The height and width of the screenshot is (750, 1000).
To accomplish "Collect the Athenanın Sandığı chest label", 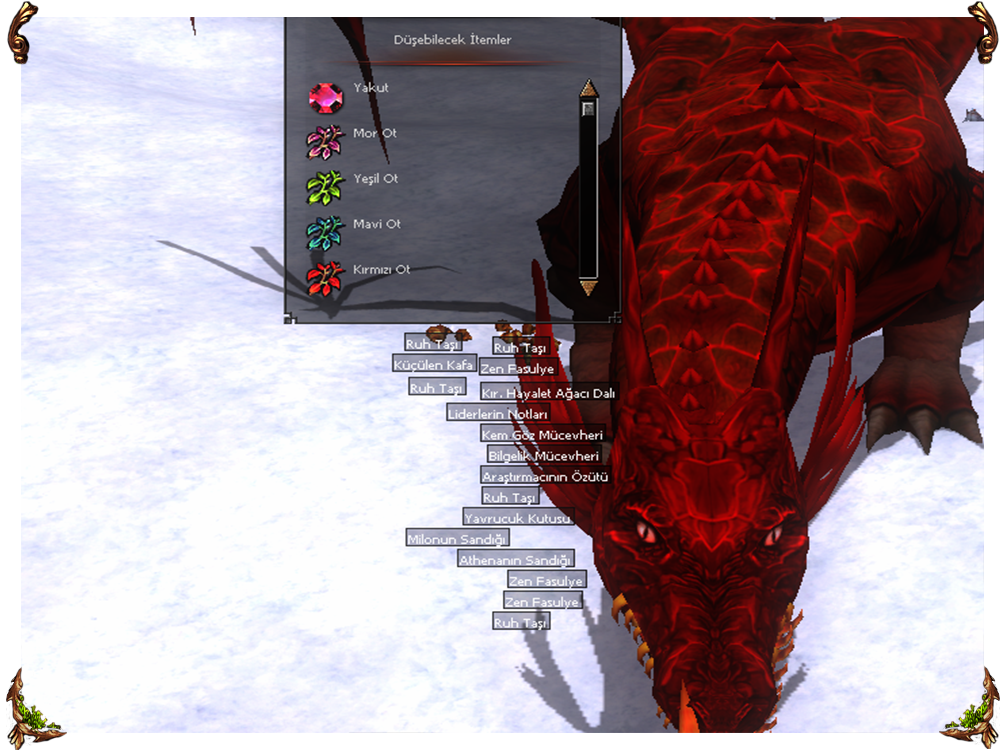I will point(515,560).
